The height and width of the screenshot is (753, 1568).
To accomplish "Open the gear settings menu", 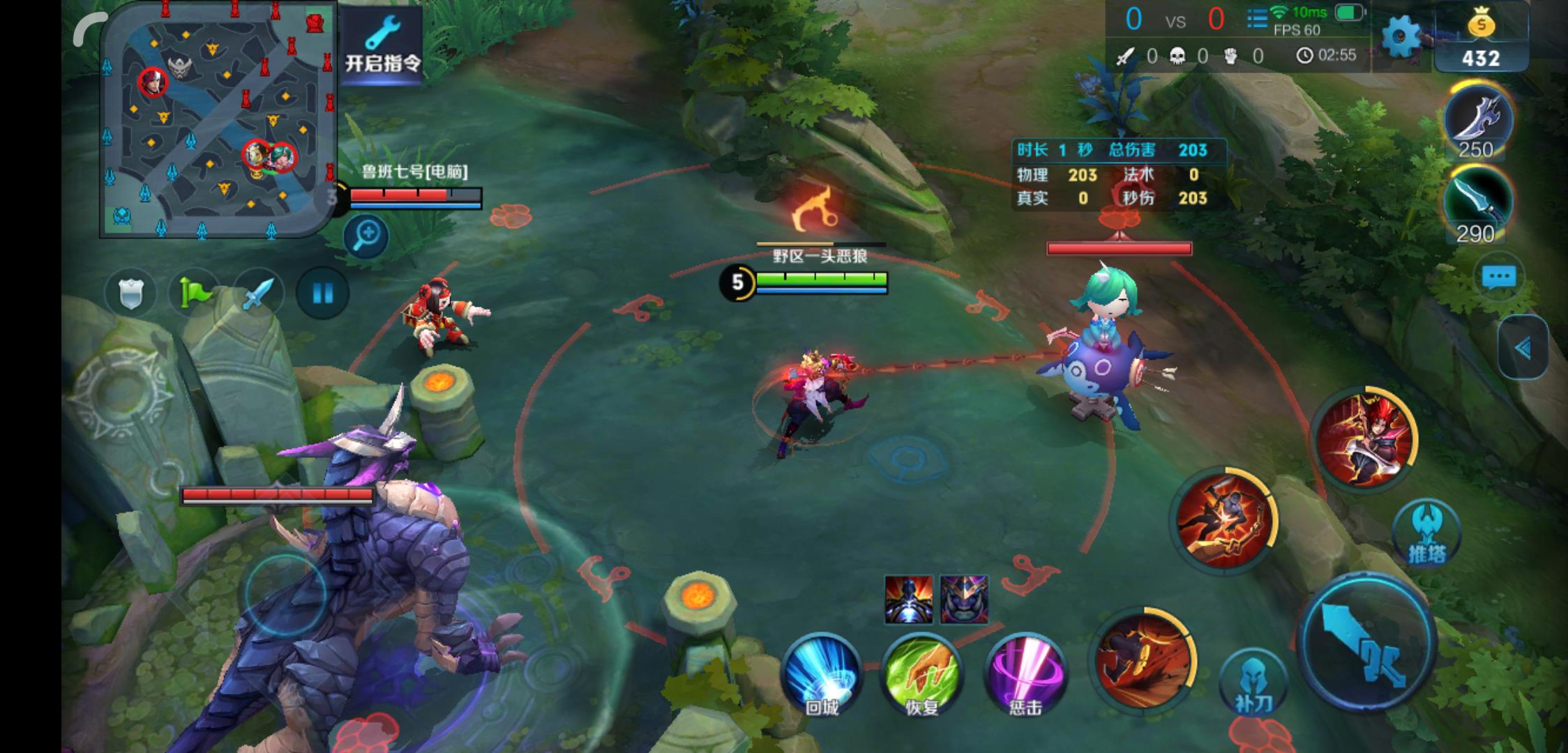I will [x=1401, y=37].
